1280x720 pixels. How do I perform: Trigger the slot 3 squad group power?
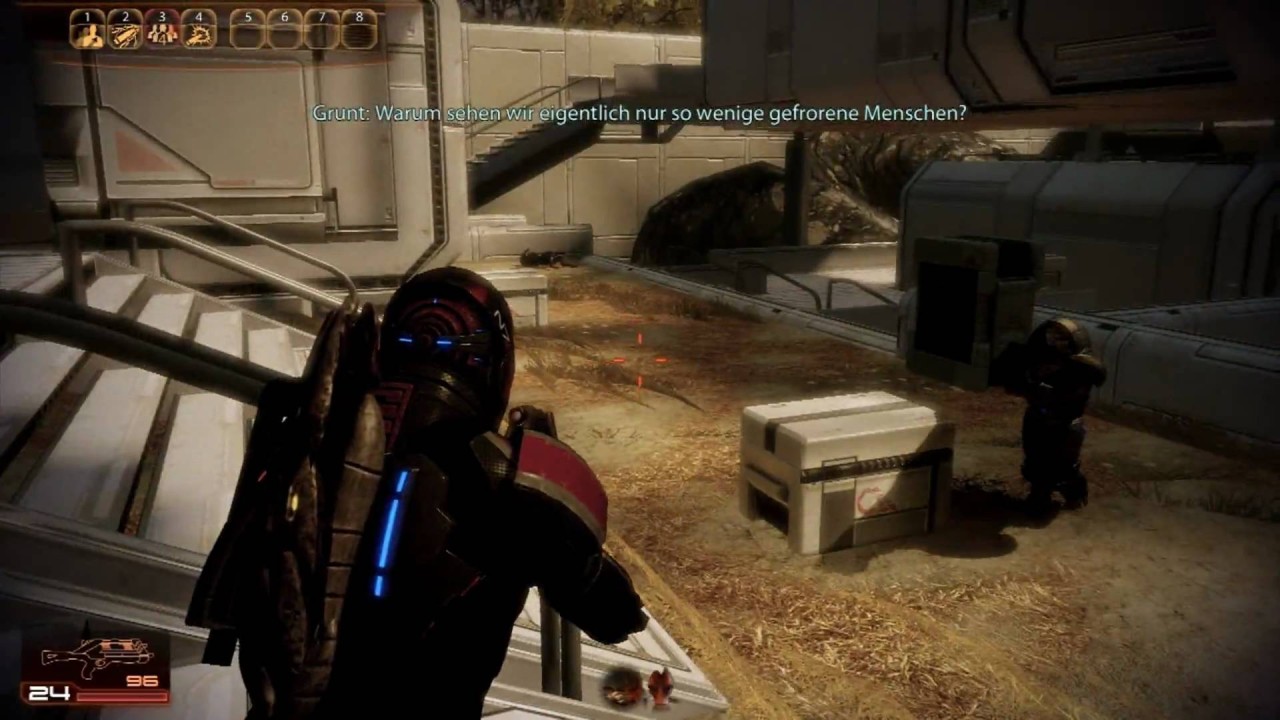[162, 33]
